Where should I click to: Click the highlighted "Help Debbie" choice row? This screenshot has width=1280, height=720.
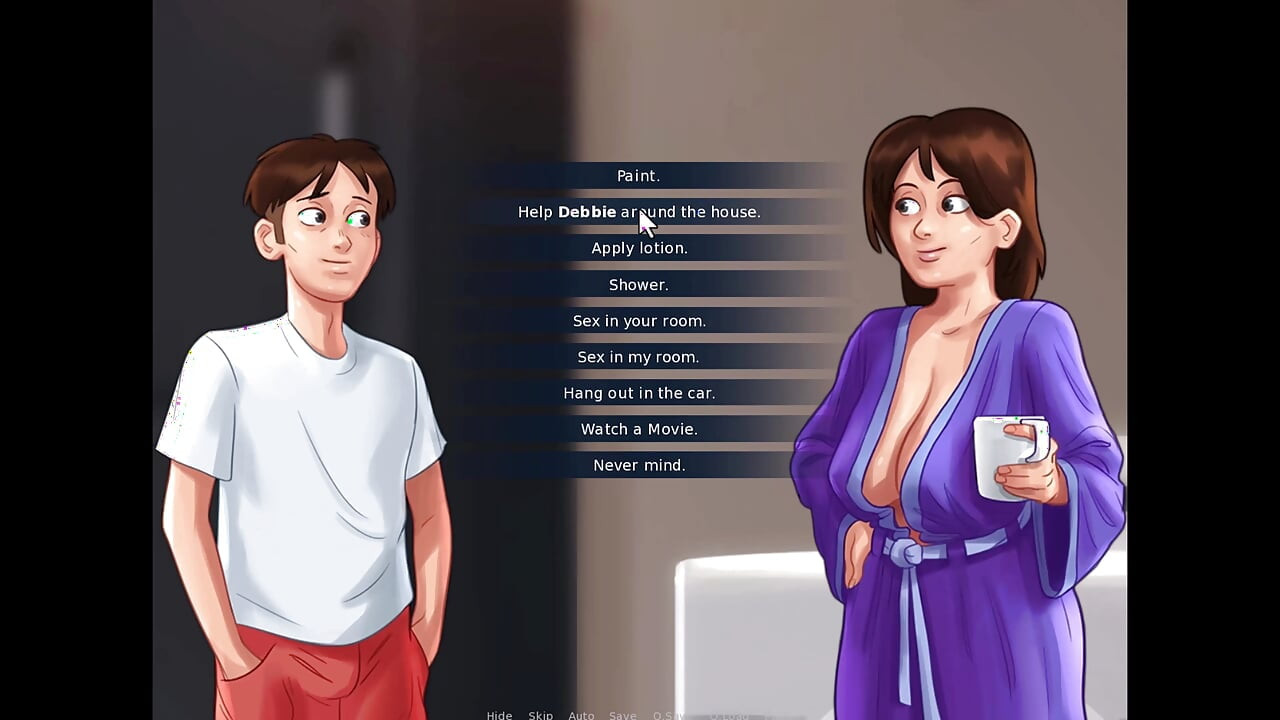click(639, 211)
